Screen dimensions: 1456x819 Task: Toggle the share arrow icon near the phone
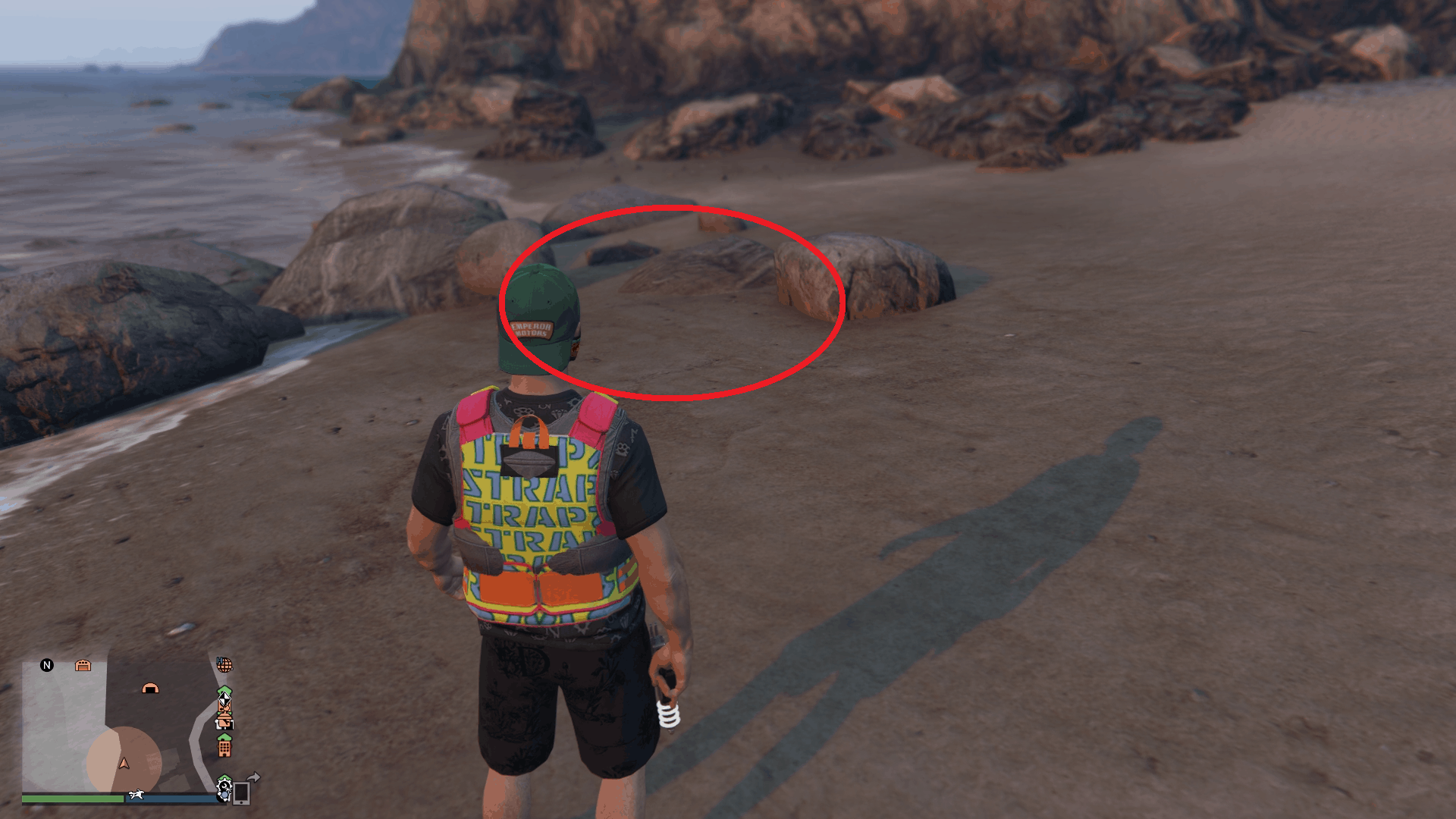click(255, 776)
